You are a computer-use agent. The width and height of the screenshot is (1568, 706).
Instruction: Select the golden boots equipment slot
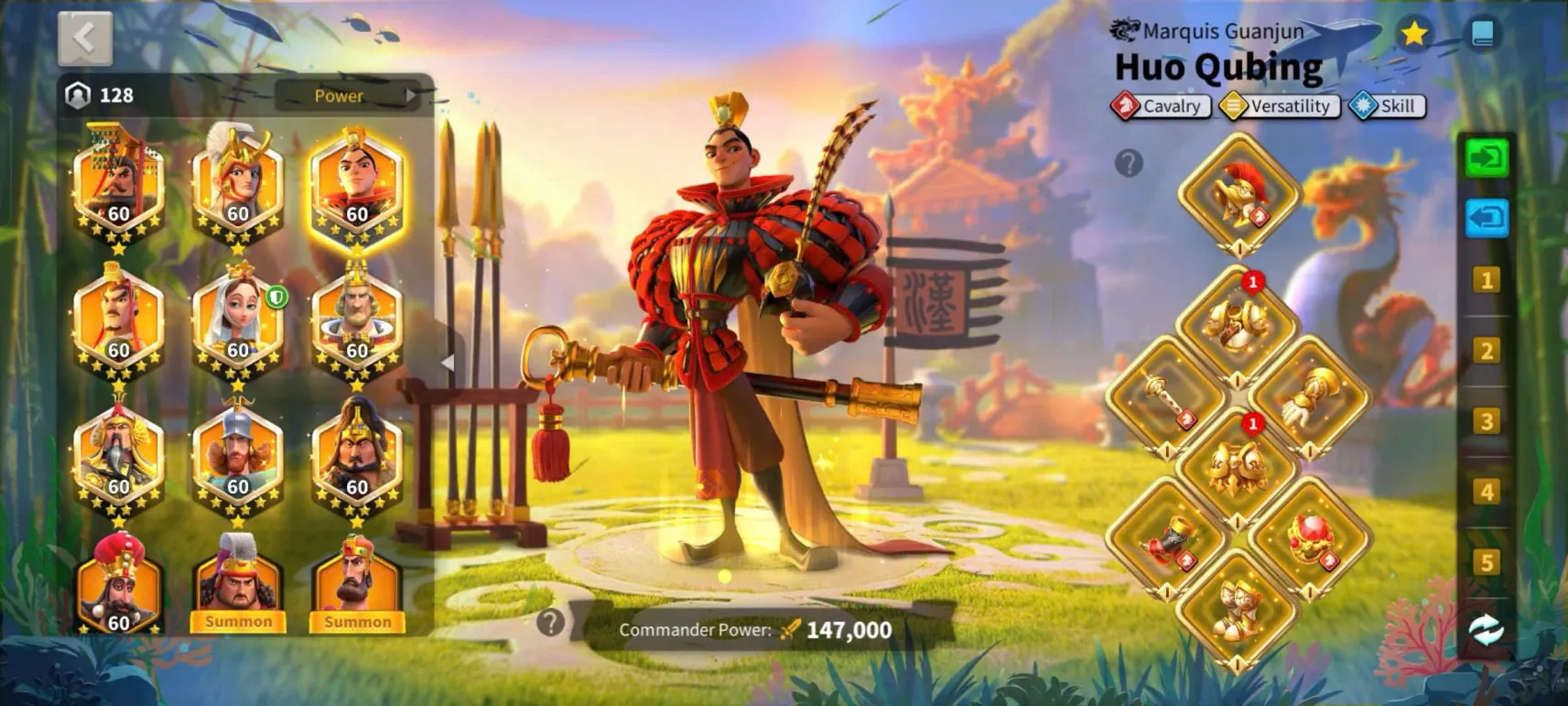point(1238,607)
